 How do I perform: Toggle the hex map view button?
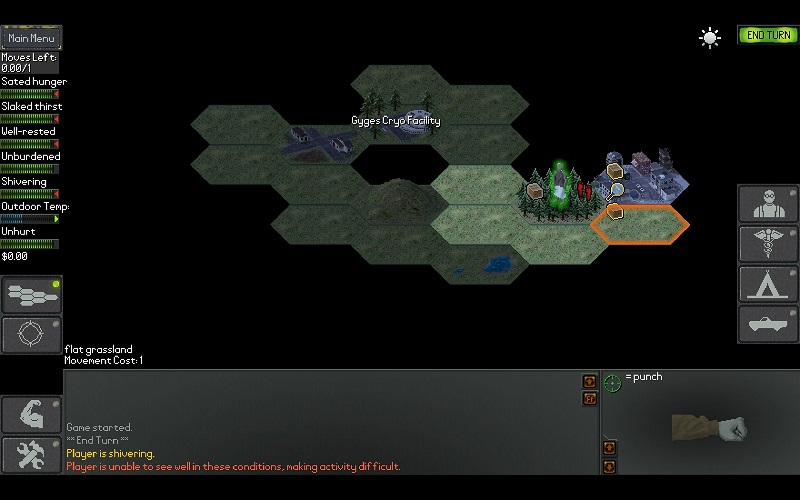click(x=31, y=294)
